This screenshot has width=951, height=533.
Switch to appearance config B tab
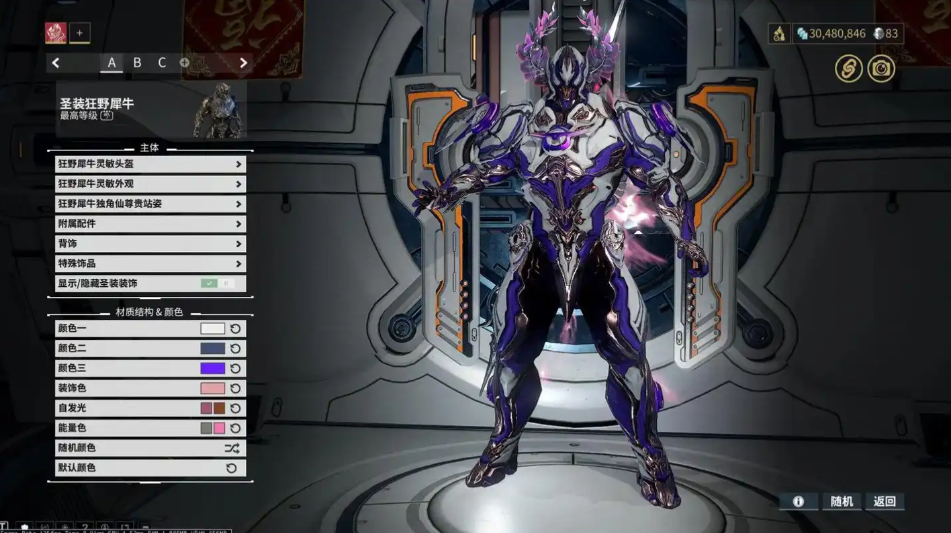137,63
